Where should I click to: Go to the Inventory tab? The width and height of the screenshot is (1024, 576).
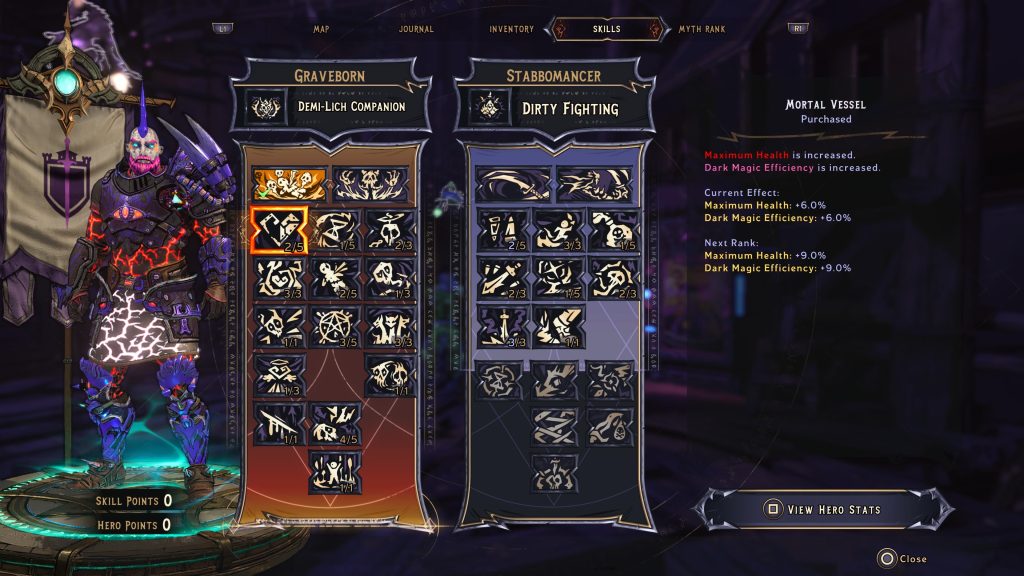511,29
